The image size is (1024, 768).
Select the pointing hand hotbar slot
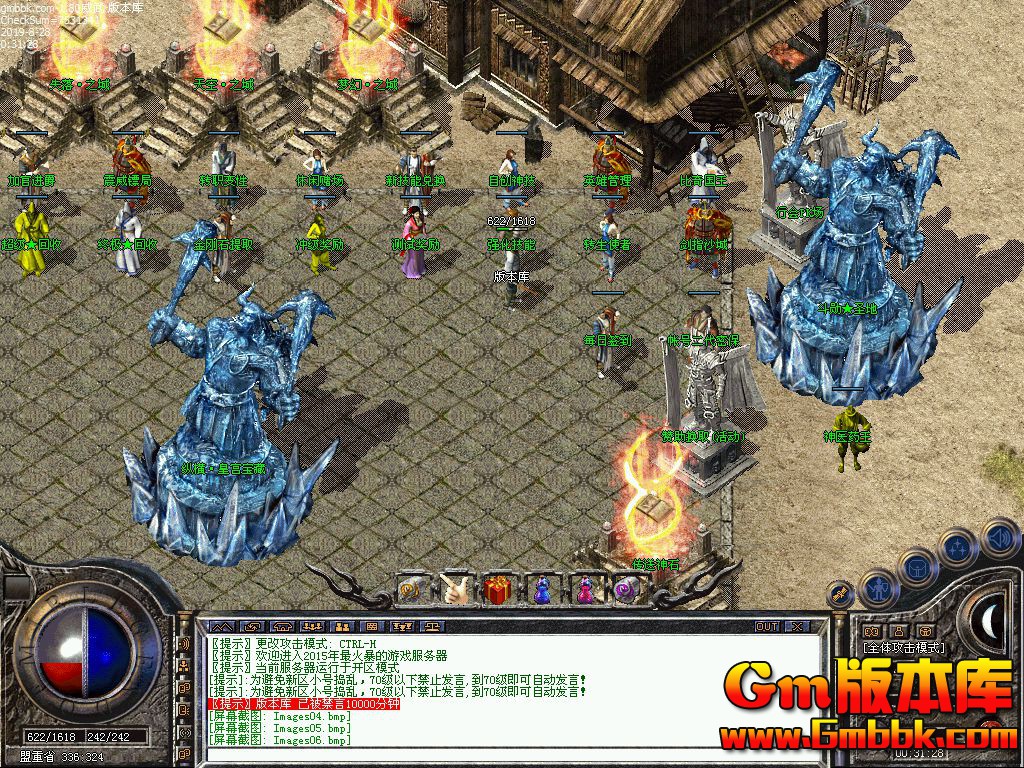click(x=456, y=590)
